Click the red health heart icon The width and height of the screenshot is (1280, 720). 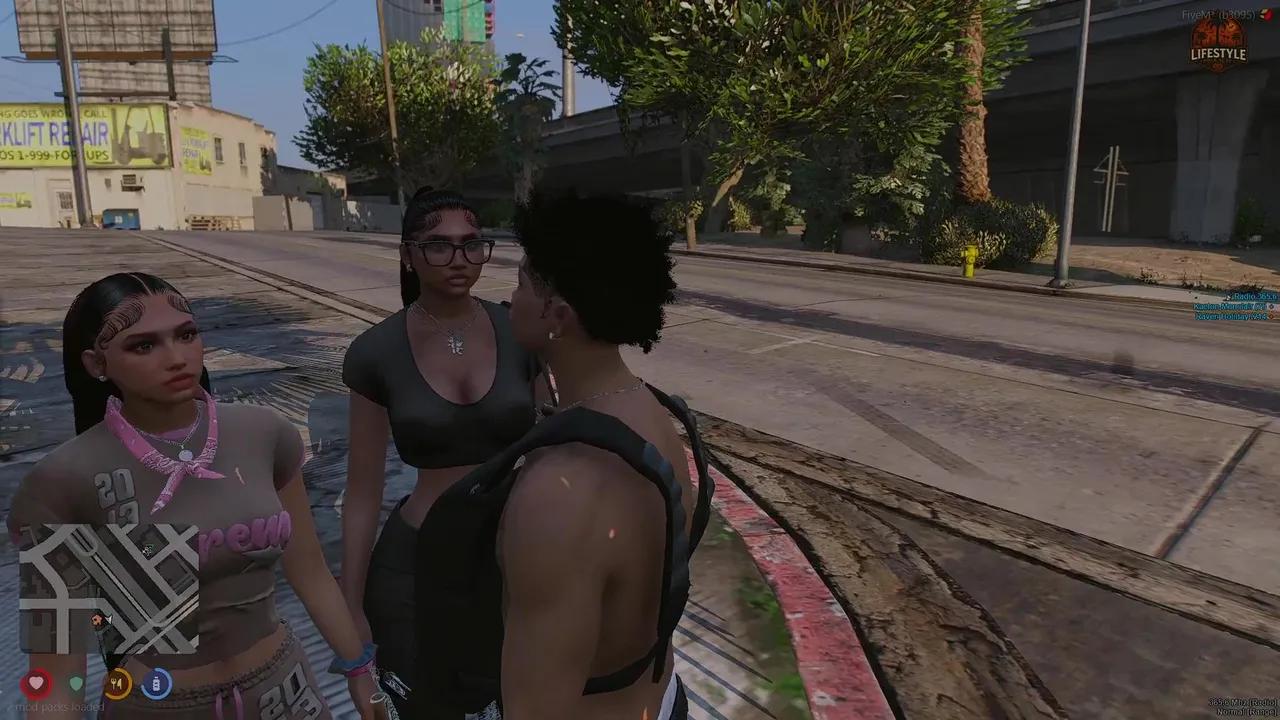point(35,682)
